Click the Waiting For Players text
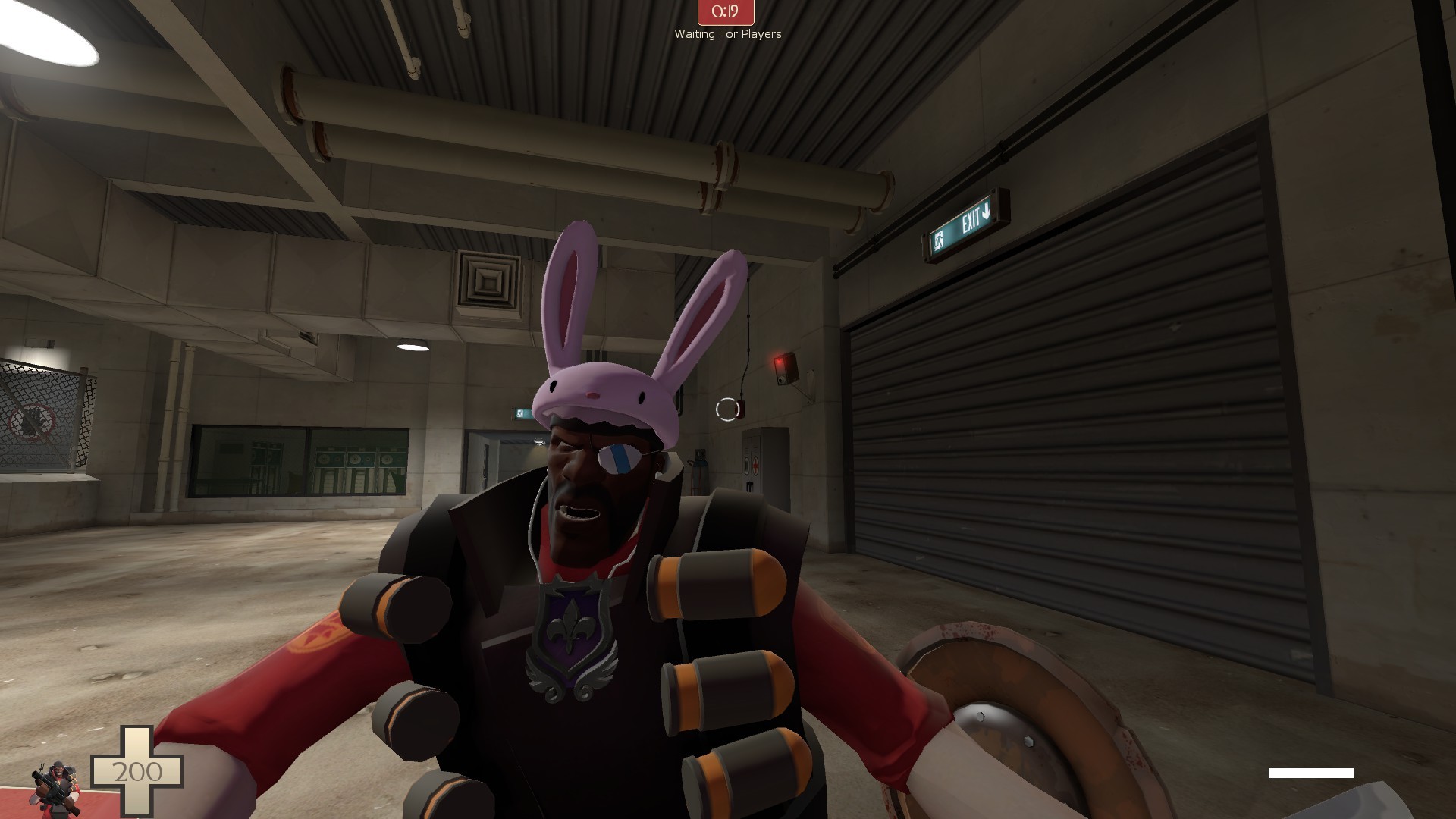The height and width of the screenshot is (819, 1456). click(x=726, y=34)
